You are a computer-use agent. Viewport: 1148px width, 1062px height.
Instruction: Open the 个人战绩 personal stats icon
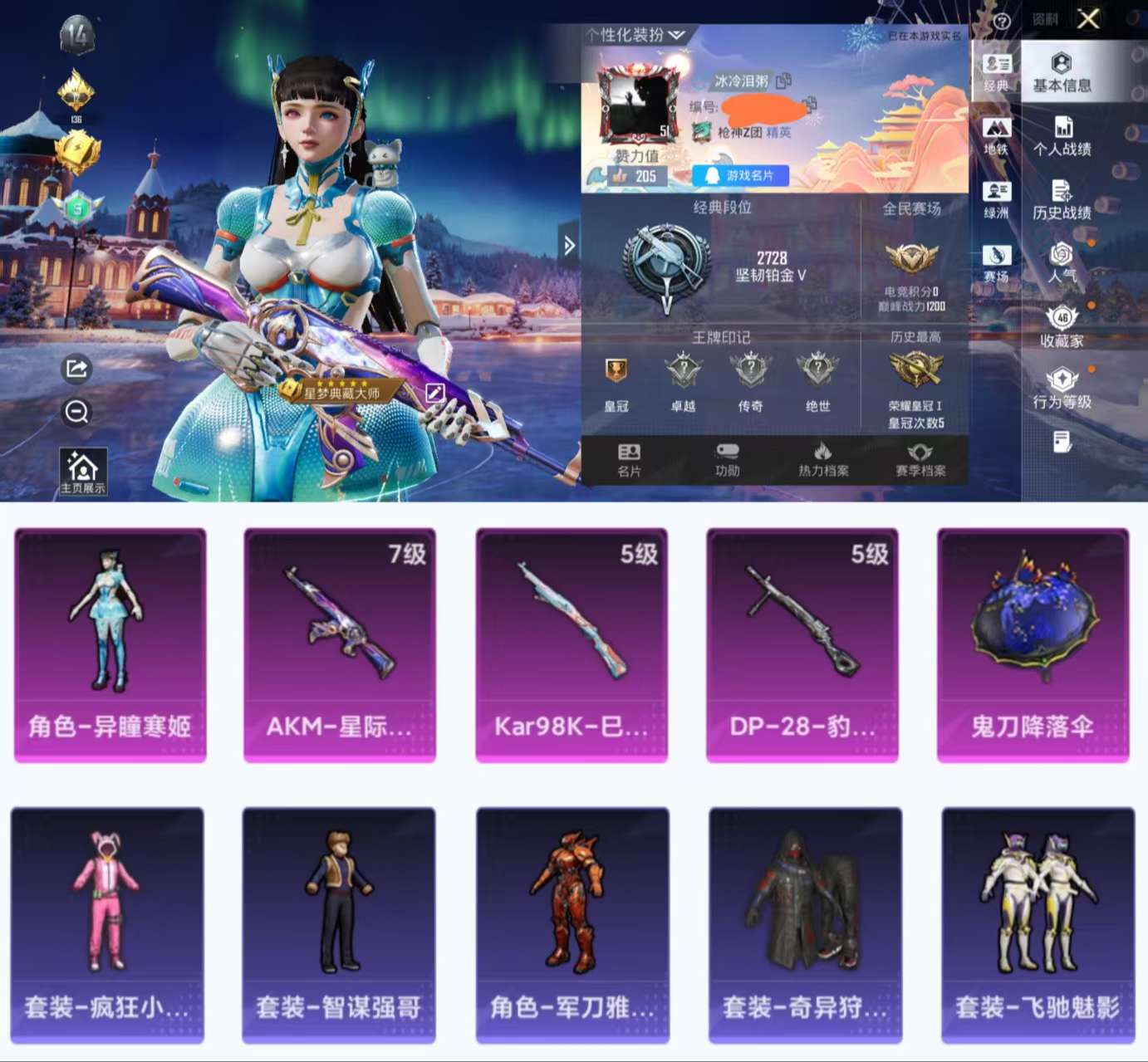pyautogui.click(x=1063, y=133)
